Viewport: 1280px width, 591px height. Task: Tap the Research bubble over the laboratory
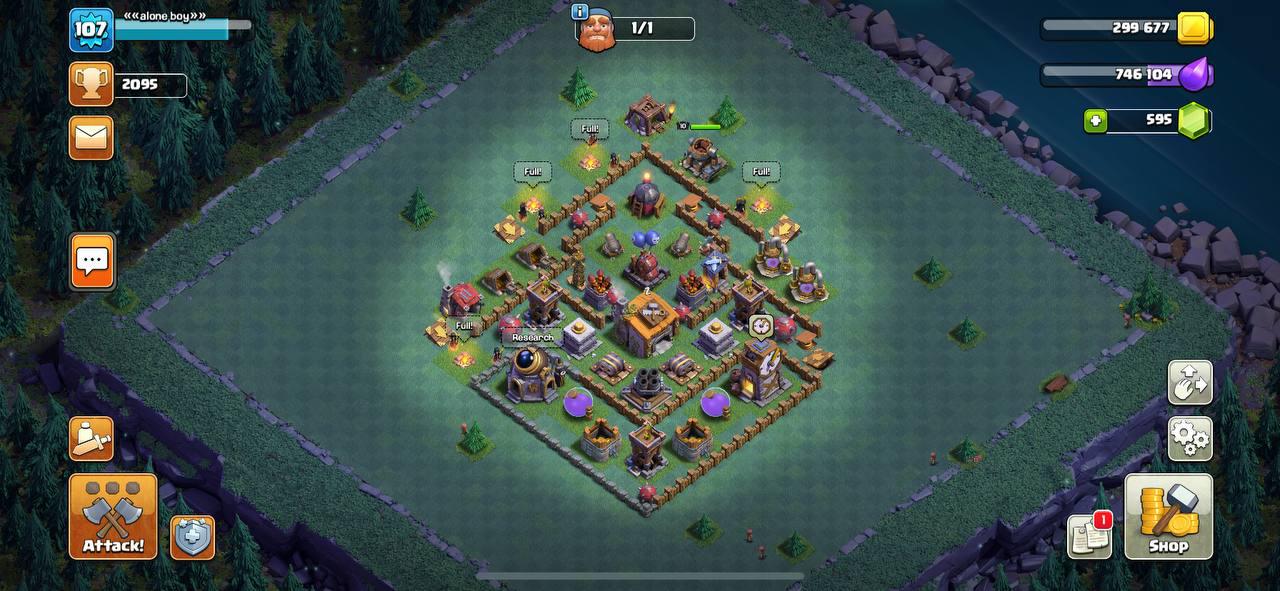click(532, 338)
